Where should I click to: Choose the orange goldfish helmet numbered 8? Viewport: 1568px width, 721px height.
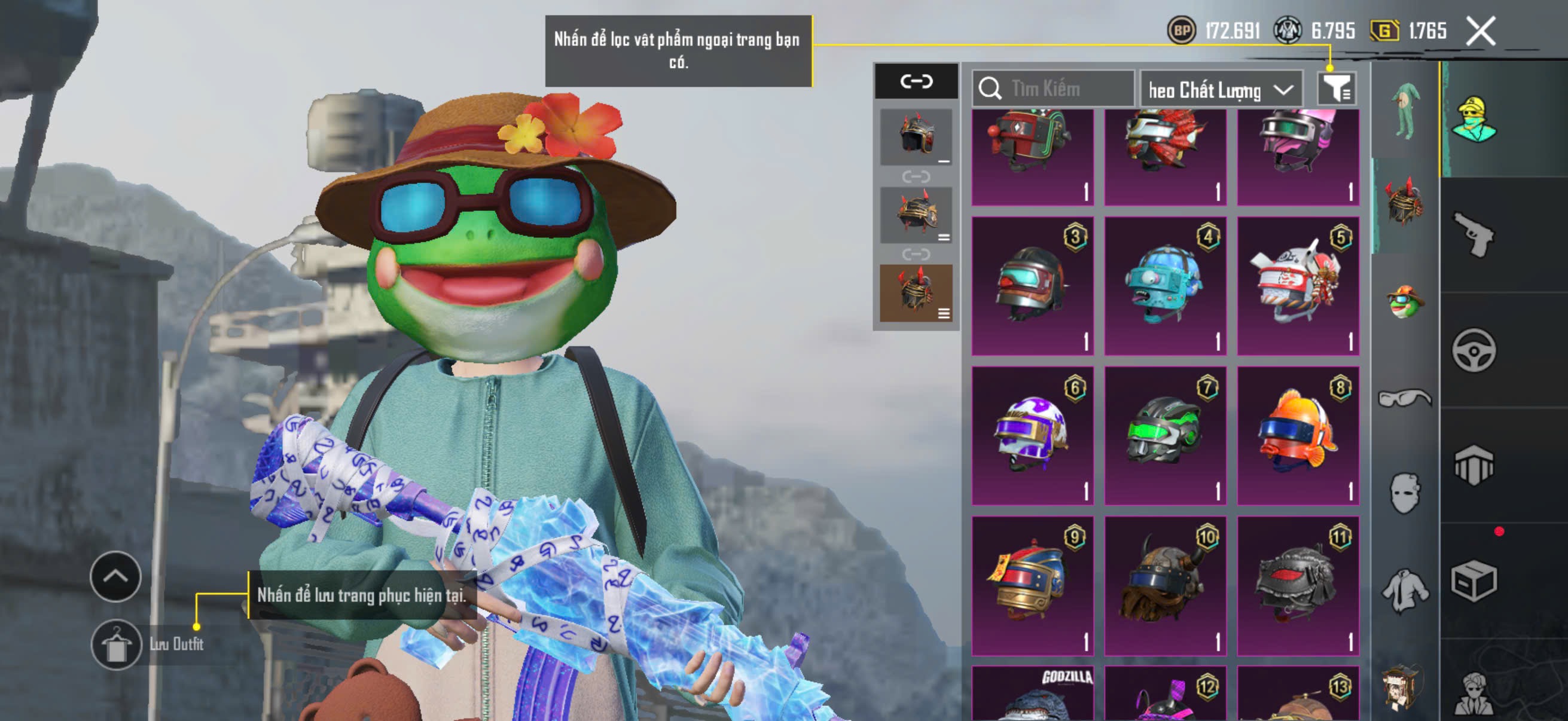point(1298,435)
